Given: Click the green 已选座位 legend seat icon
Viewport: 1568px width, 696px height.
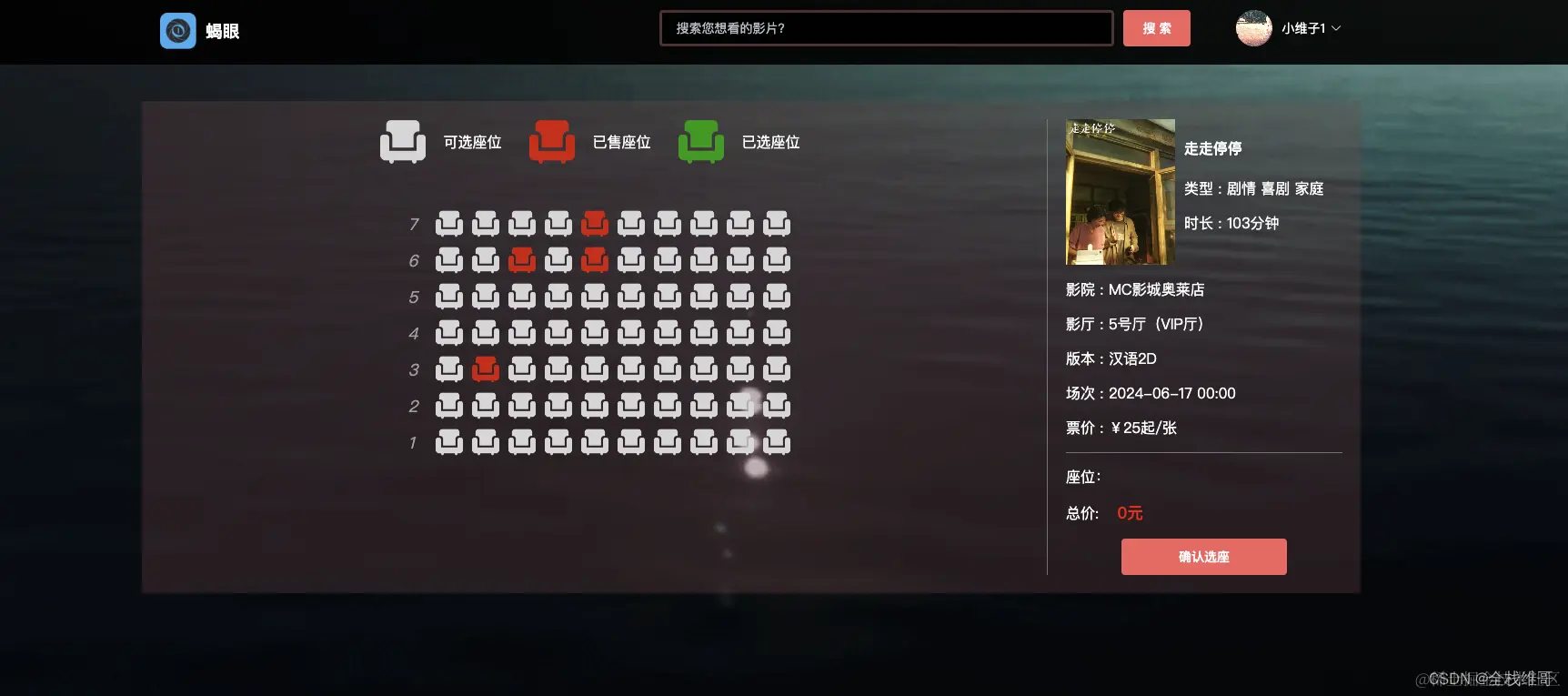Looking at the screenshot, I should [700, 141].
